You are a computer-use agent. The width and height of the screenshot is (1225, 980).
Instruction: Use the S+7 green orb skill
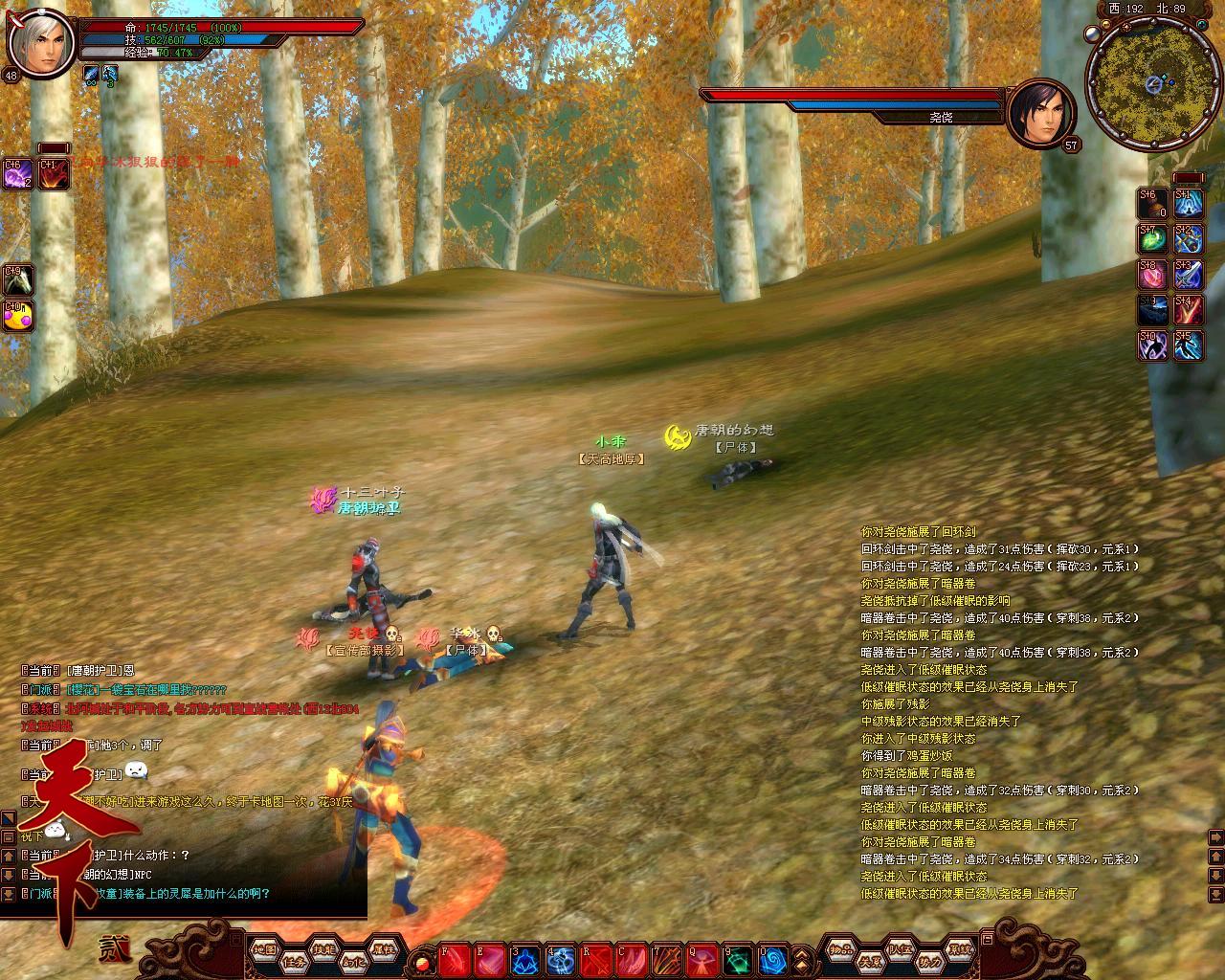coord(1153,238)
